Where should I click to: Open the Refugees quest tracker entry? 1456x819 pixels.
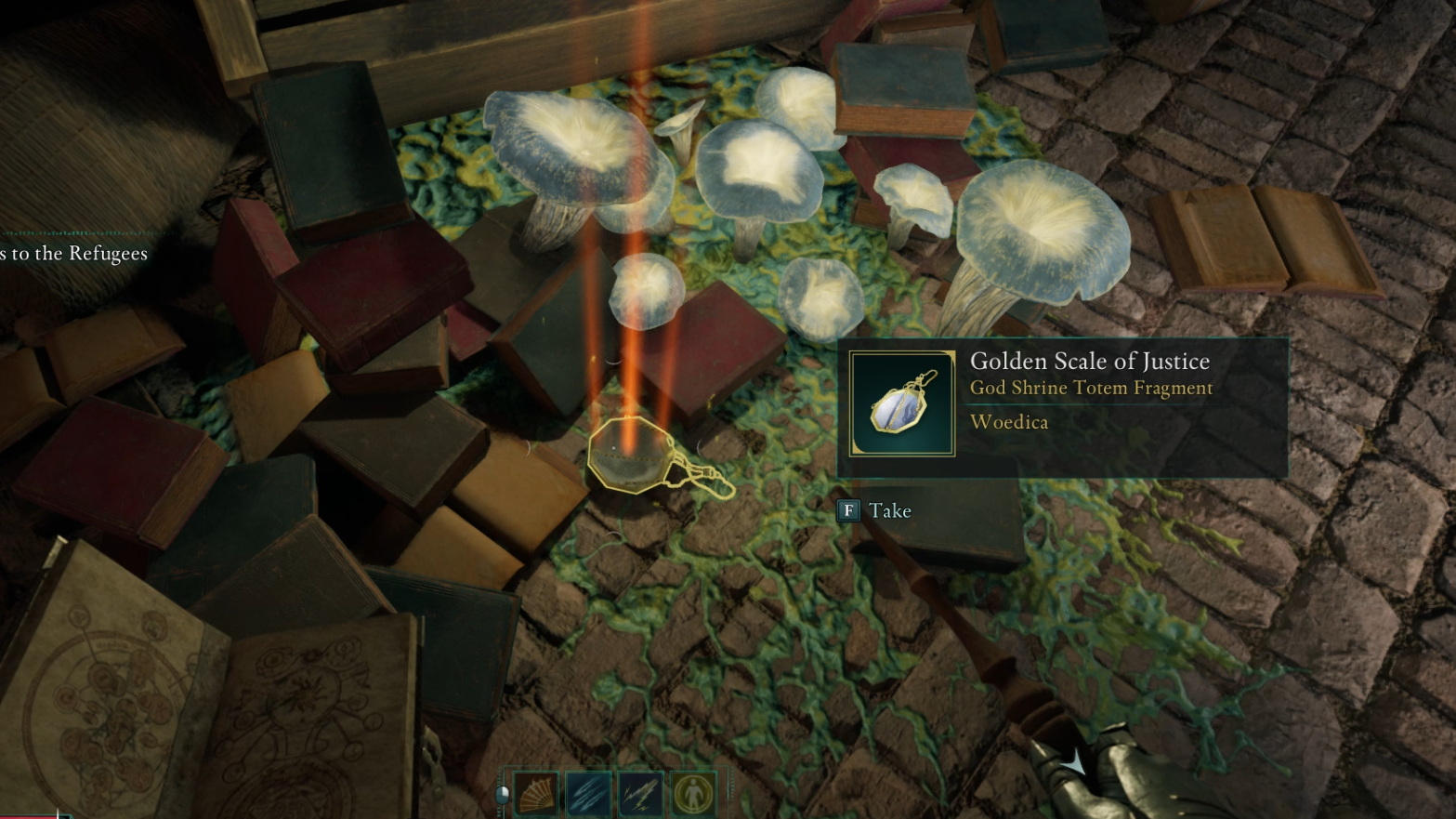tap(73, 254)
